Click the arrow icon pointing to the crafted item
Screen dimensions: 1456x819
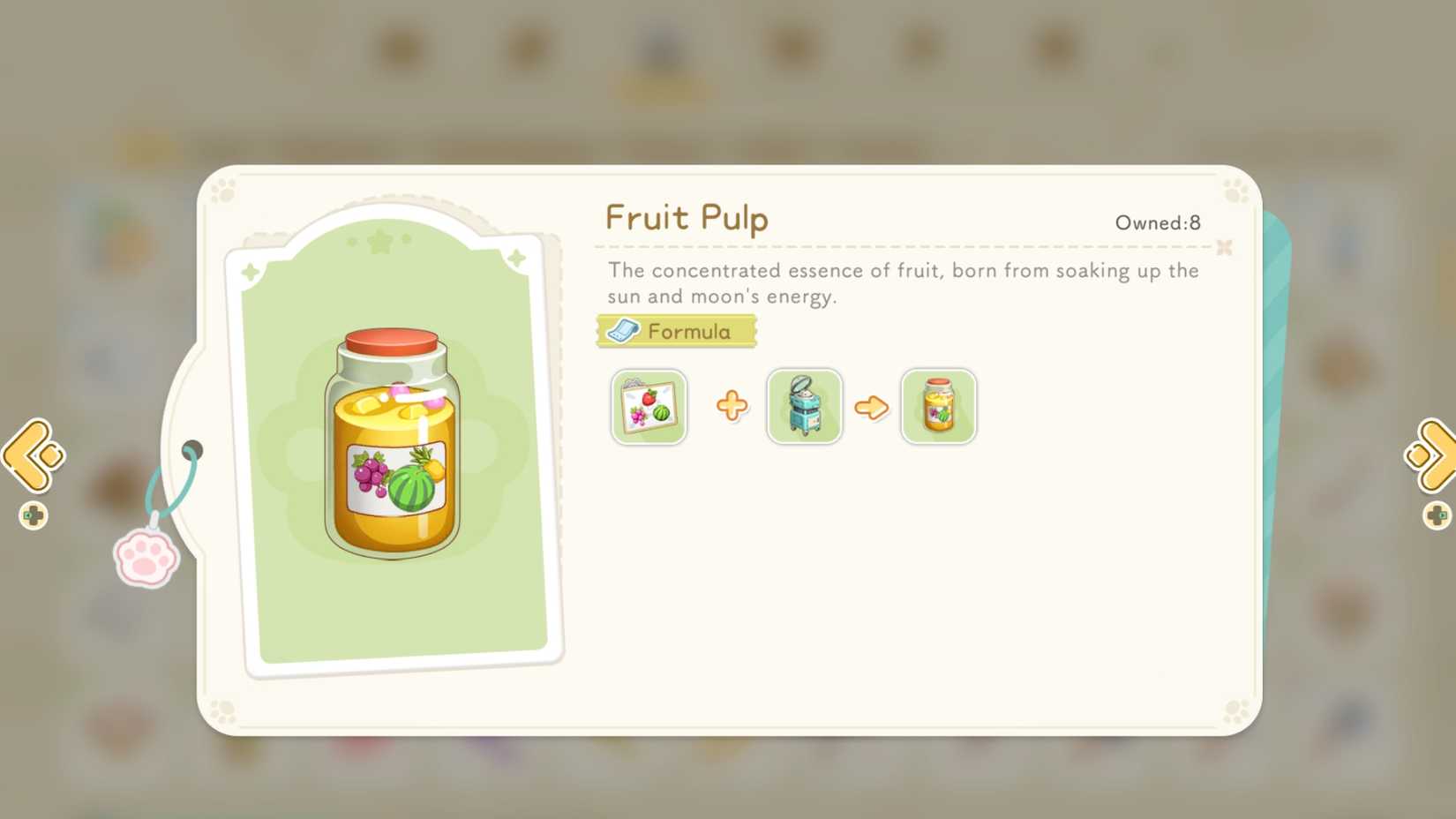click(x=872, y=407)
